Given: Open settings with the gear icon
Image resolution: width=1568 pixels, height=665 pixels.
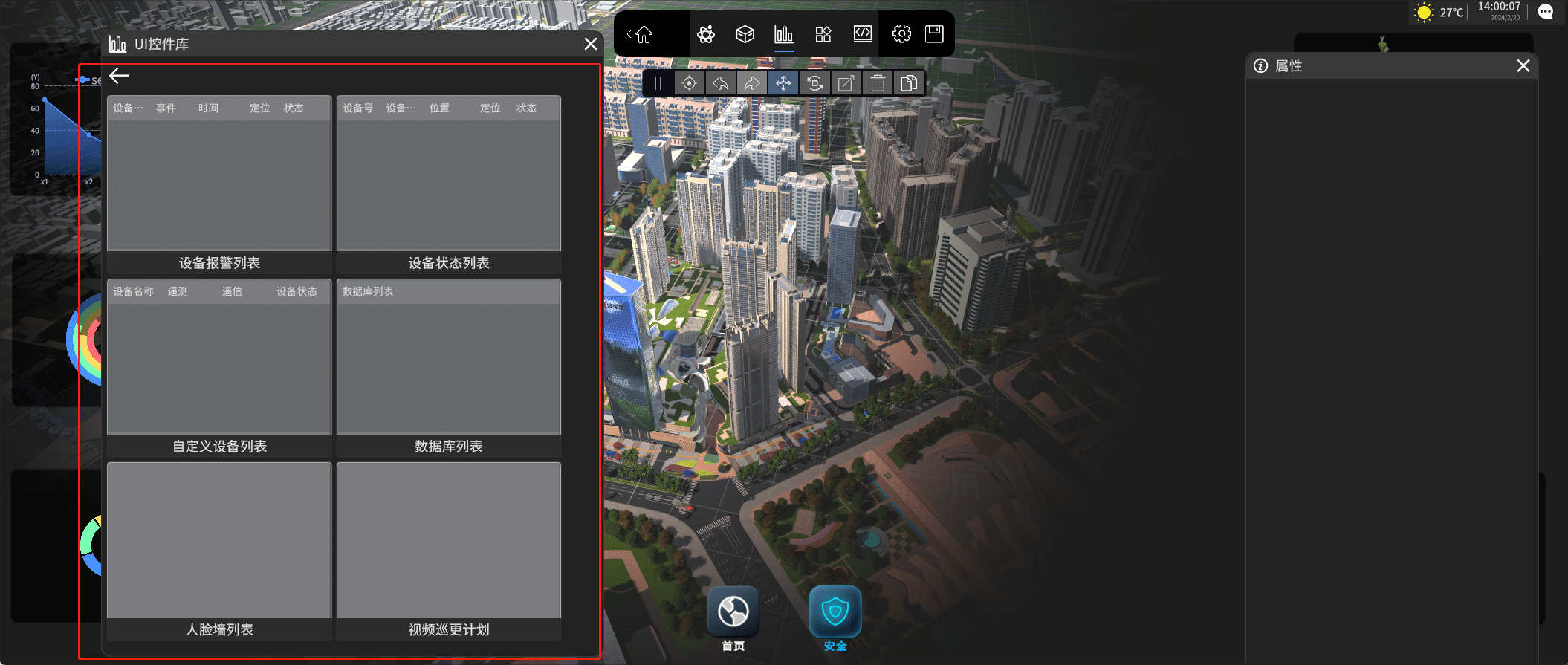Looking at the screenshot, I should click(x=901, y=34).
